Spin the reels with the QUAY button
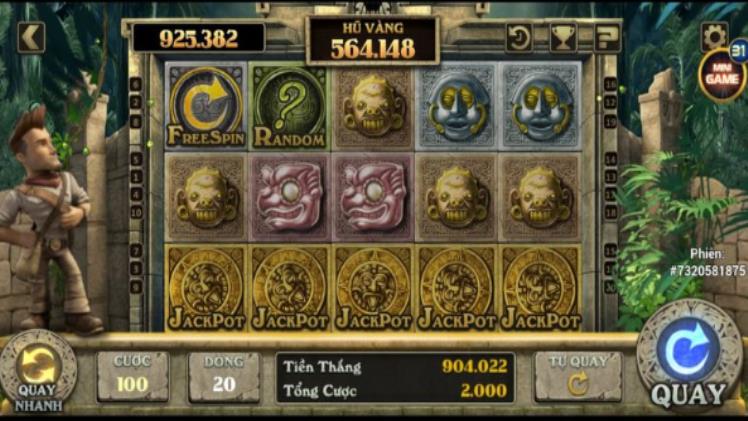Image resolution: width=748 pixels, height=421 pixels. (688, 355)
